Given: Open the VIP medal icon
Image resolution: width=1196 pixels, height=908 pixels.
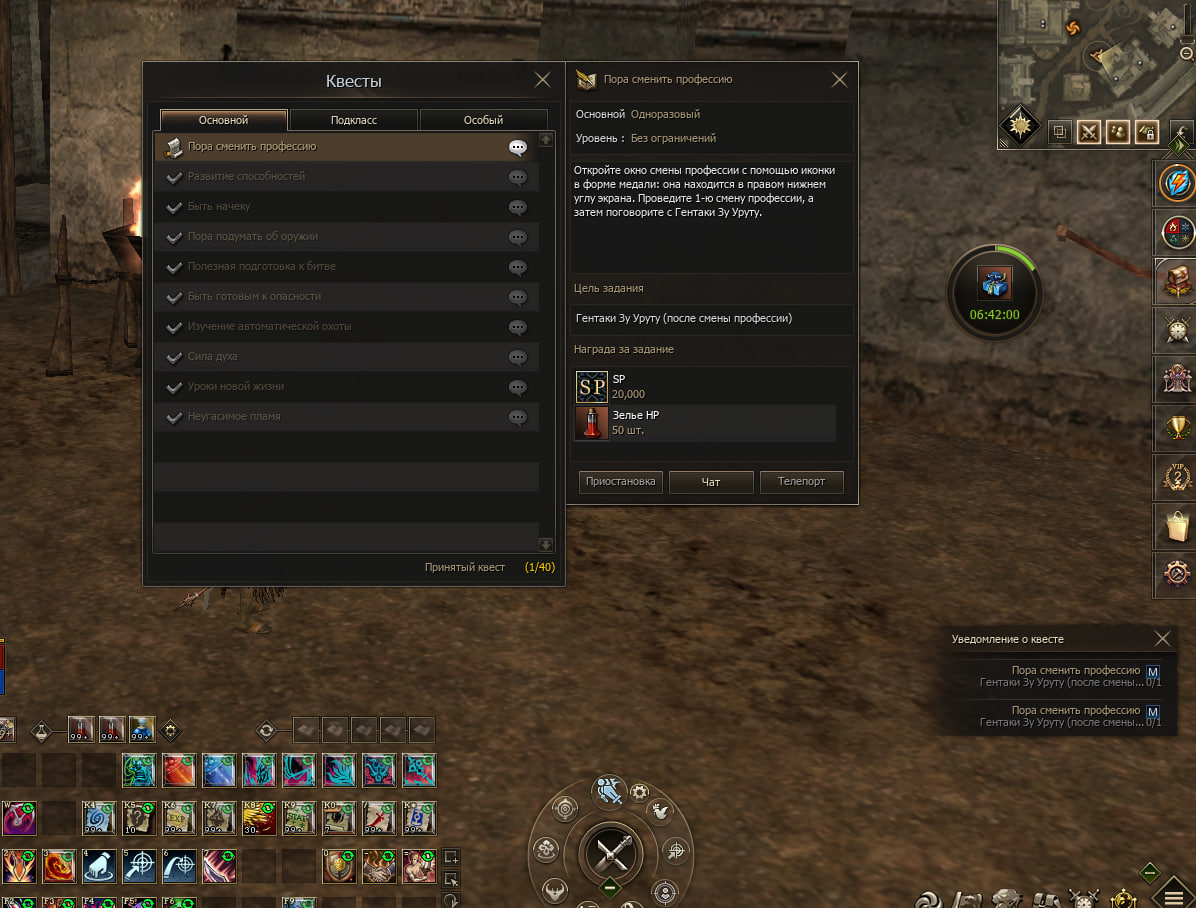Looking at the screenshot, I should coord(1174,475).
